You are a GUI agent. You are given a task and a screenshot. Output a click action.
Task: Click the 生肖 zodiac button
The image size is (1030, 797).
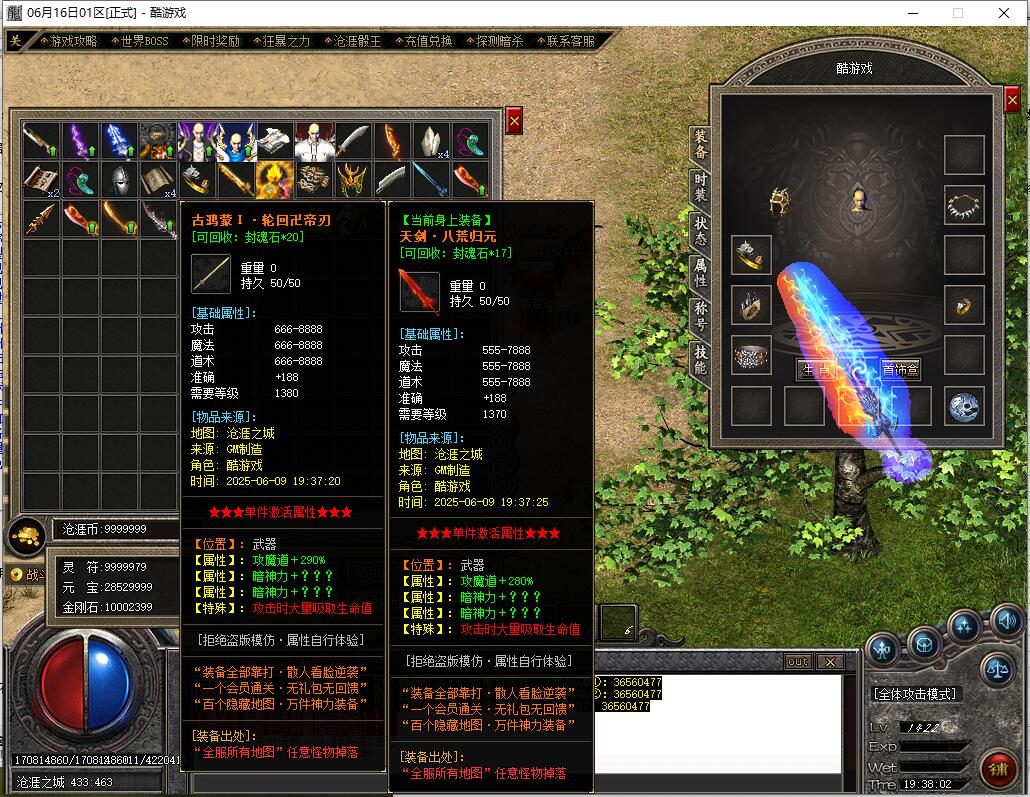pyautogui.click(x=816, y=369)
